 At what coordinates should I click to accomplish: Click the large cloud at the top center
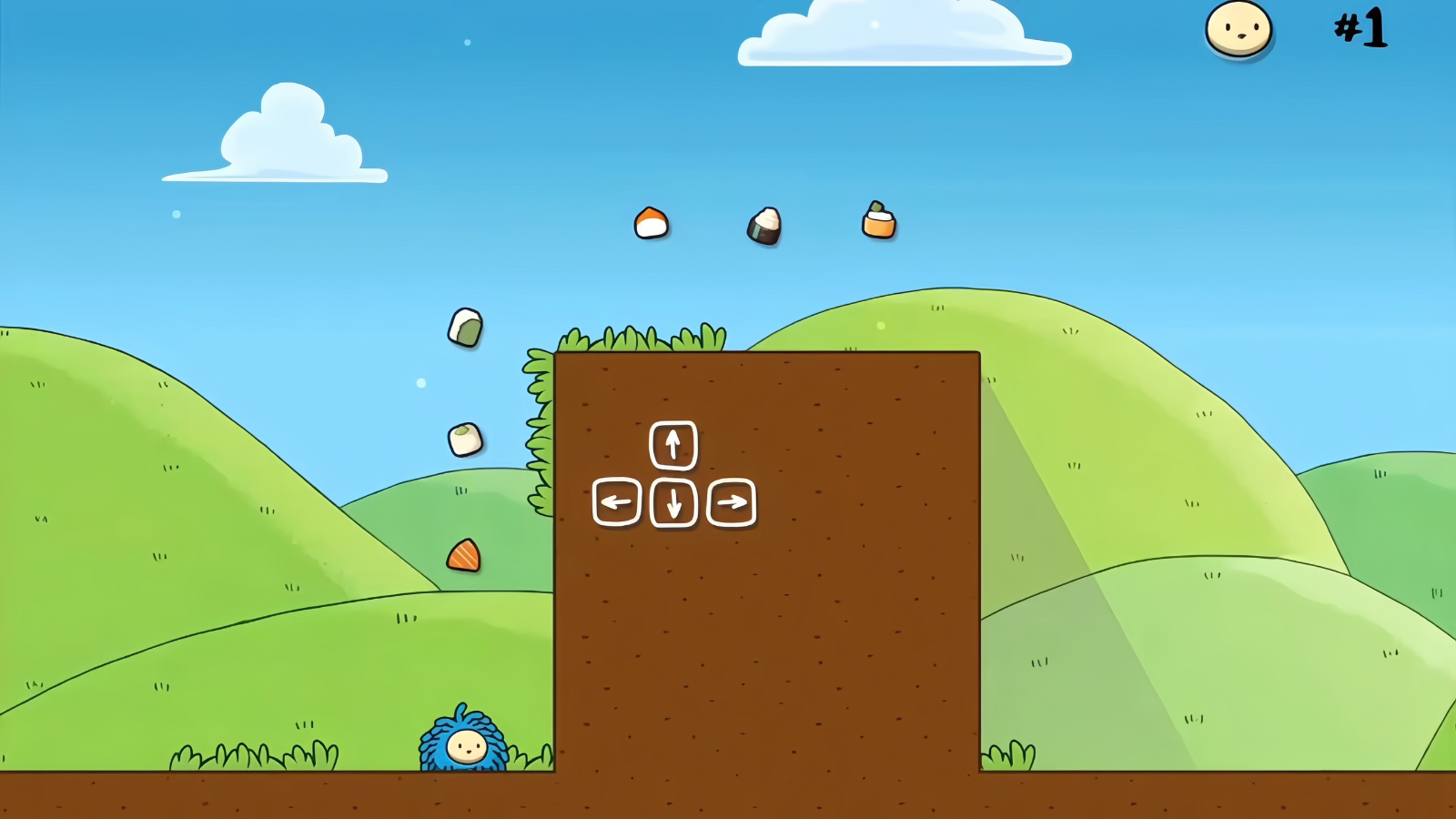point(901,35)
